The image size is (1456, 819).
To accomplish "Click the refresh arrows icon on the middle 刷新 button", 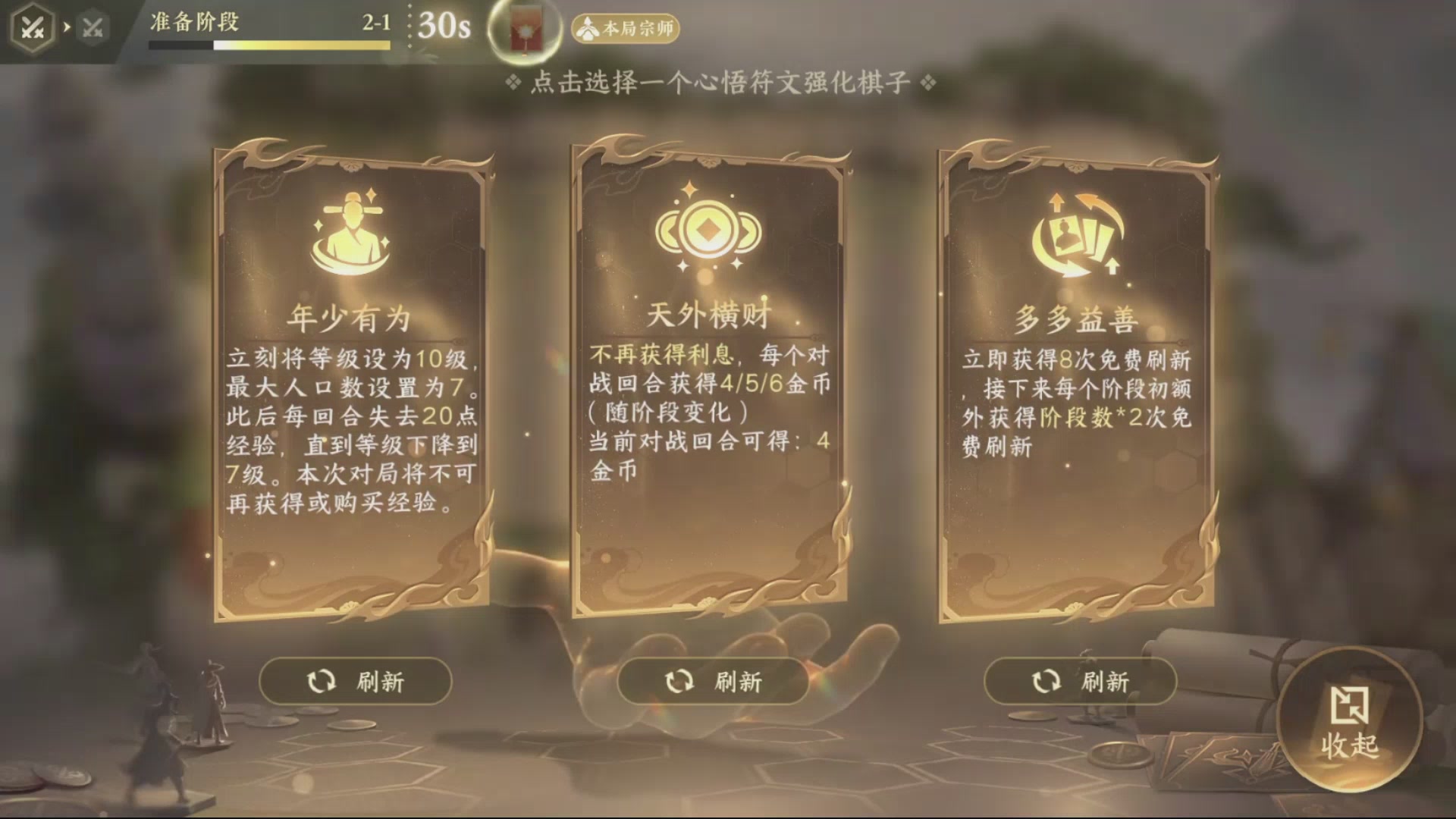I will pos(681,682).
